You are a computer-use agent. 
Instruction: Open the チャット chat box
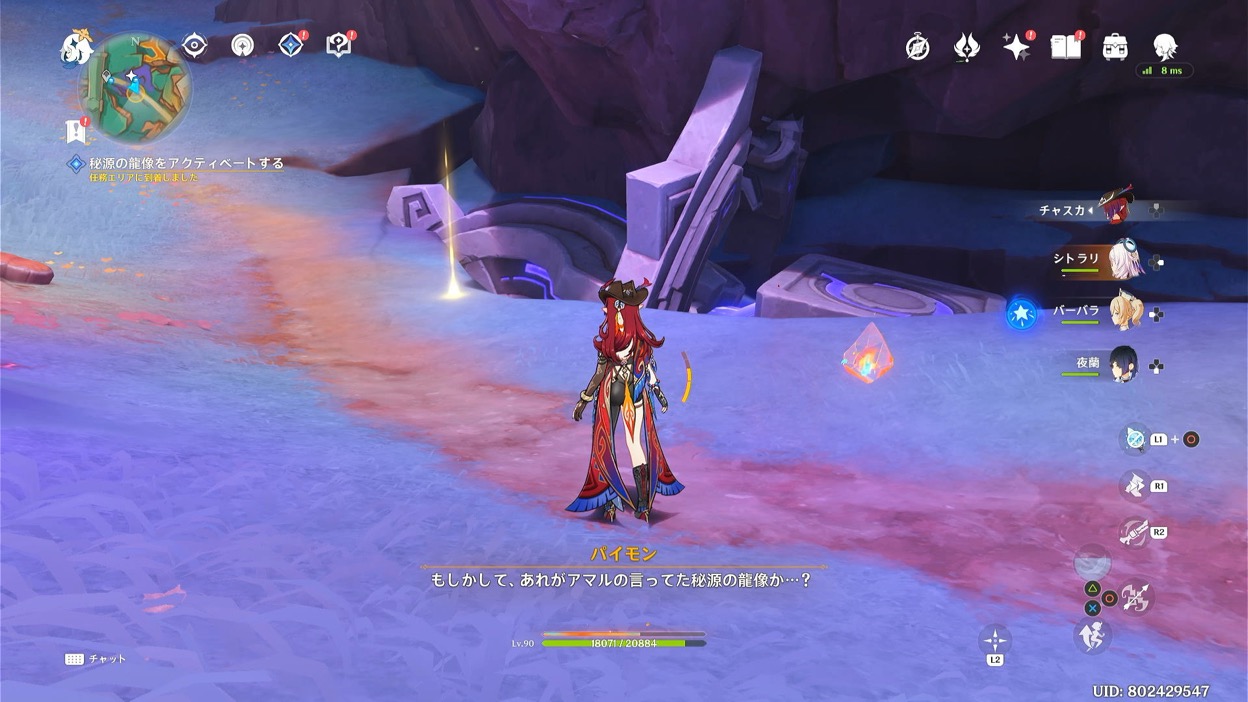tap(96, 659)
